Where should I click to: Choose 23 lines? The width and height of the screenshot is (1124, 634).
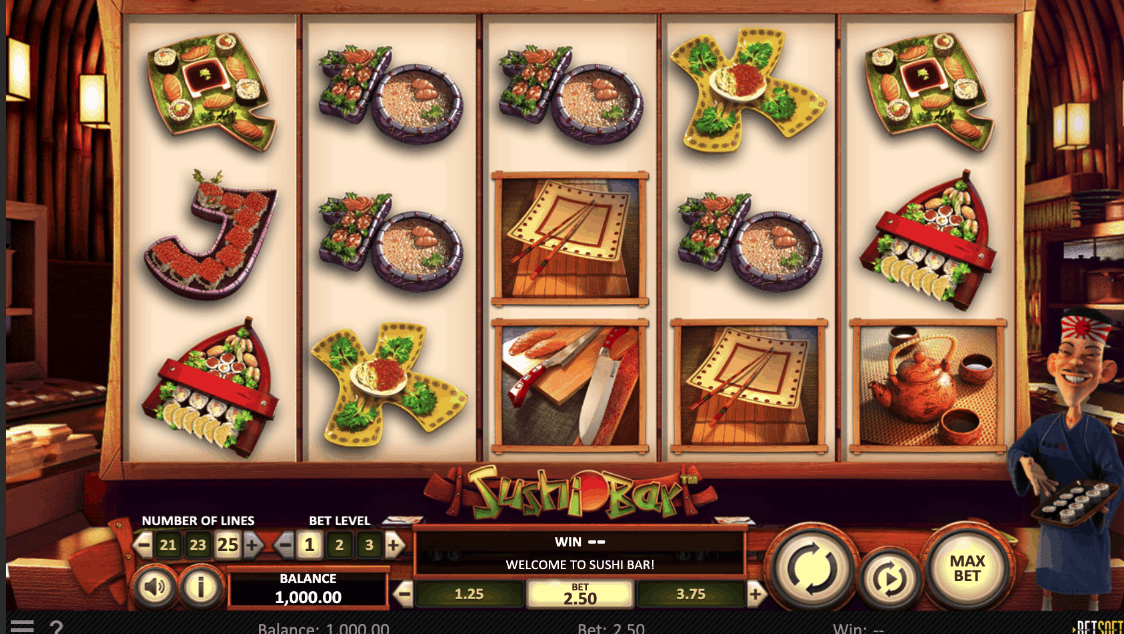(198, 545)
